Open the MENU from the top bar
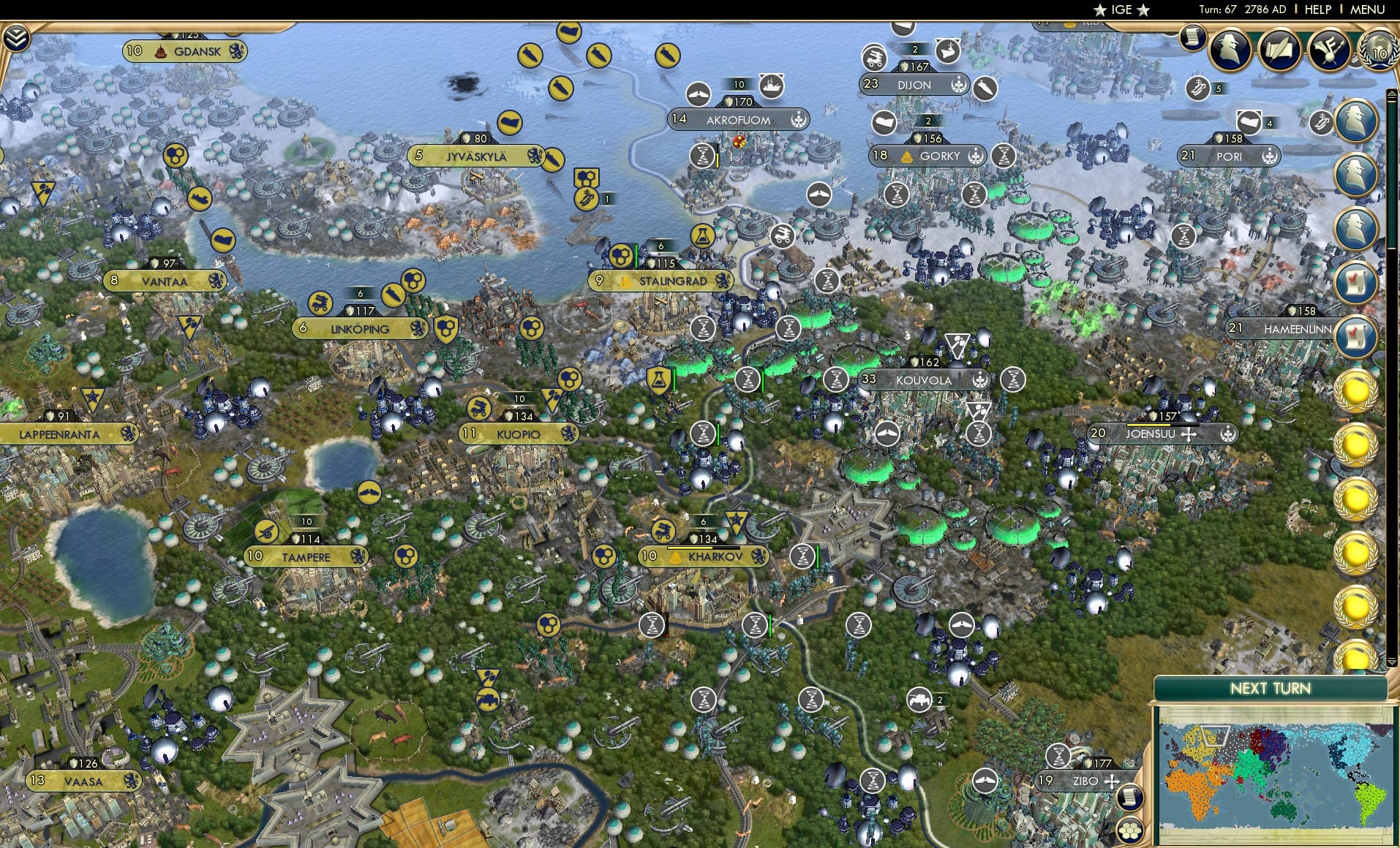 coord(1367,10)
